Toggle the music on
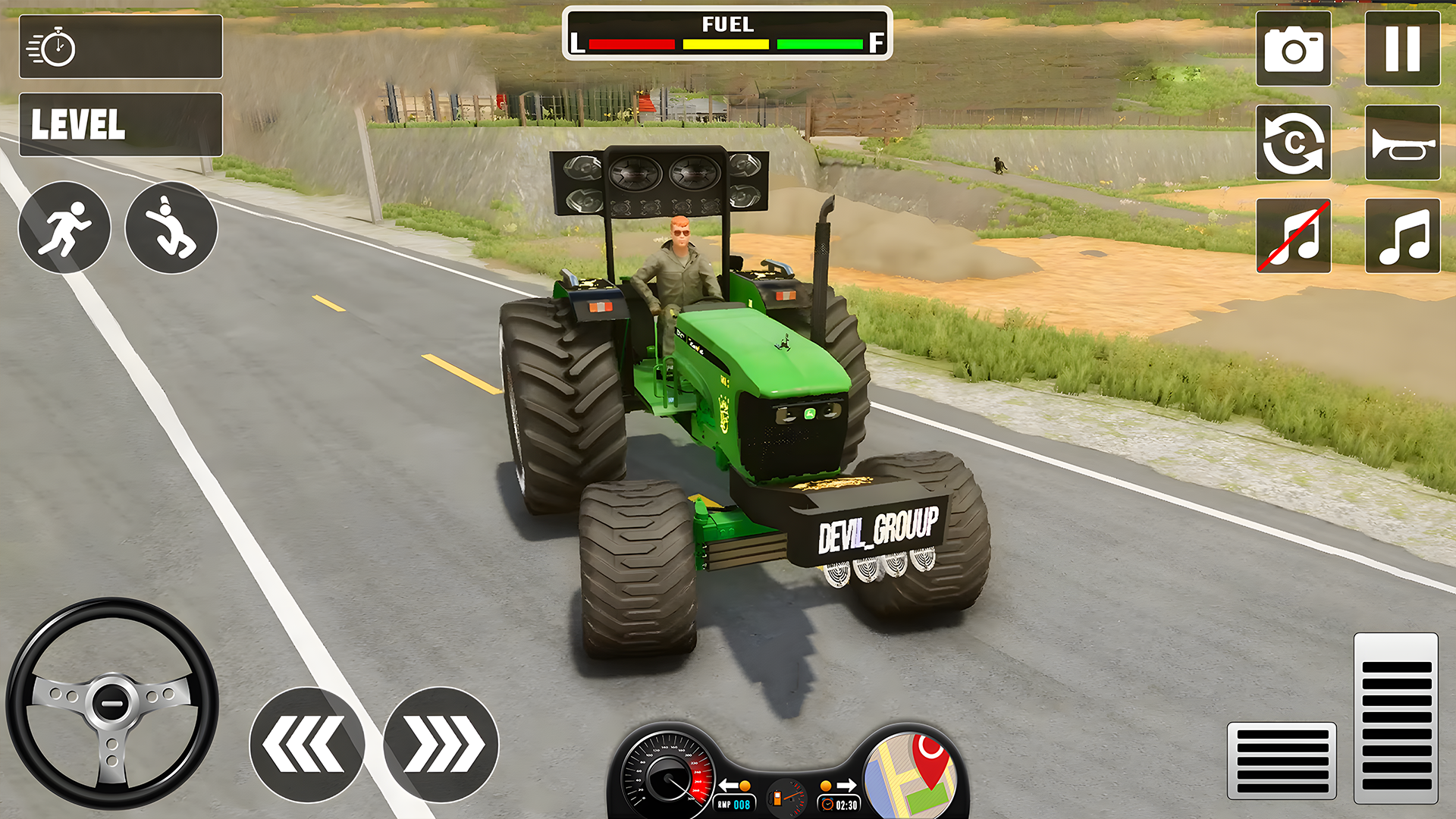1456x819 pixels. pyautogui.click(x=1402, y=236)
